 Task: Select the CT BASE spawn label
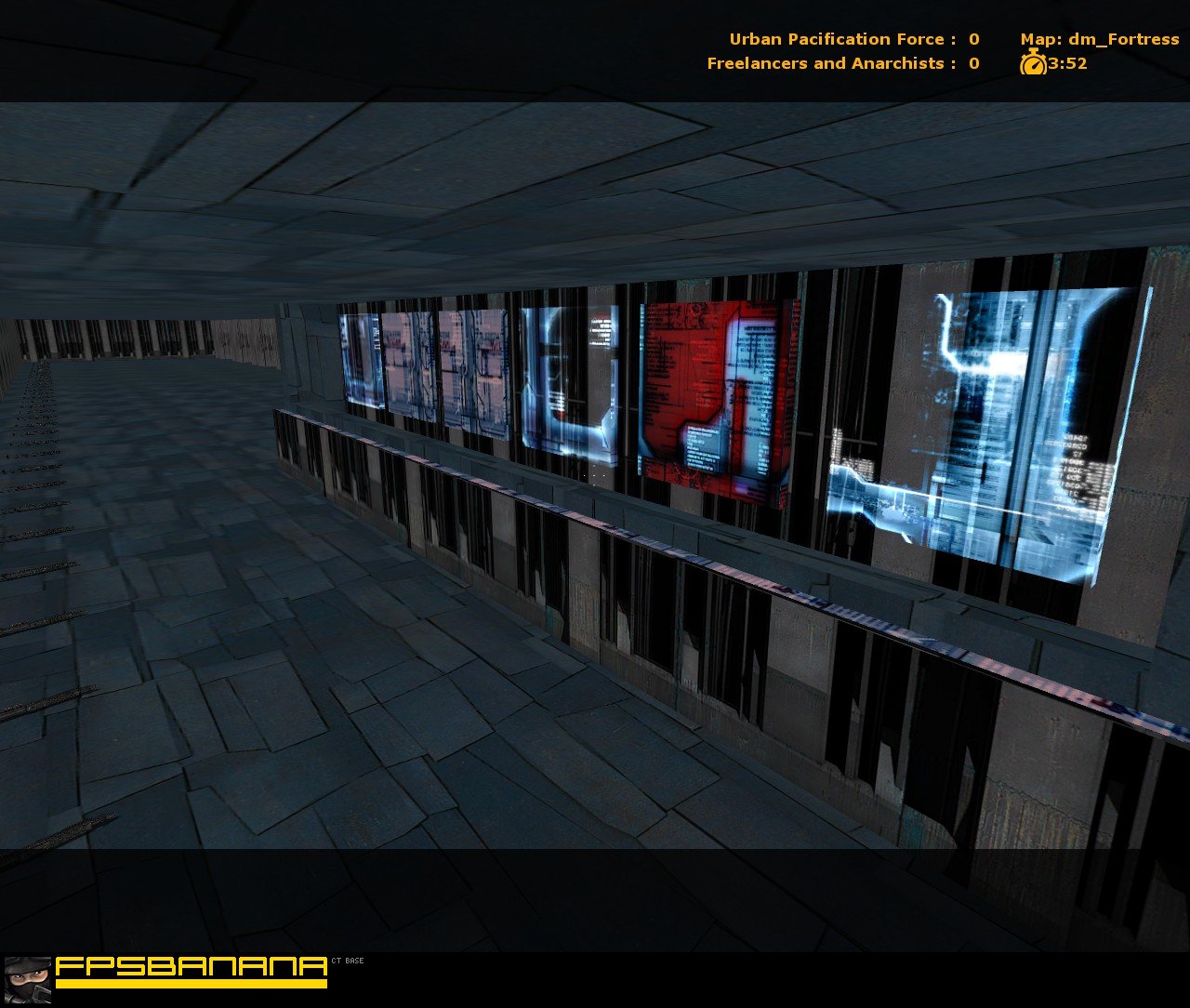click(346, 962)
